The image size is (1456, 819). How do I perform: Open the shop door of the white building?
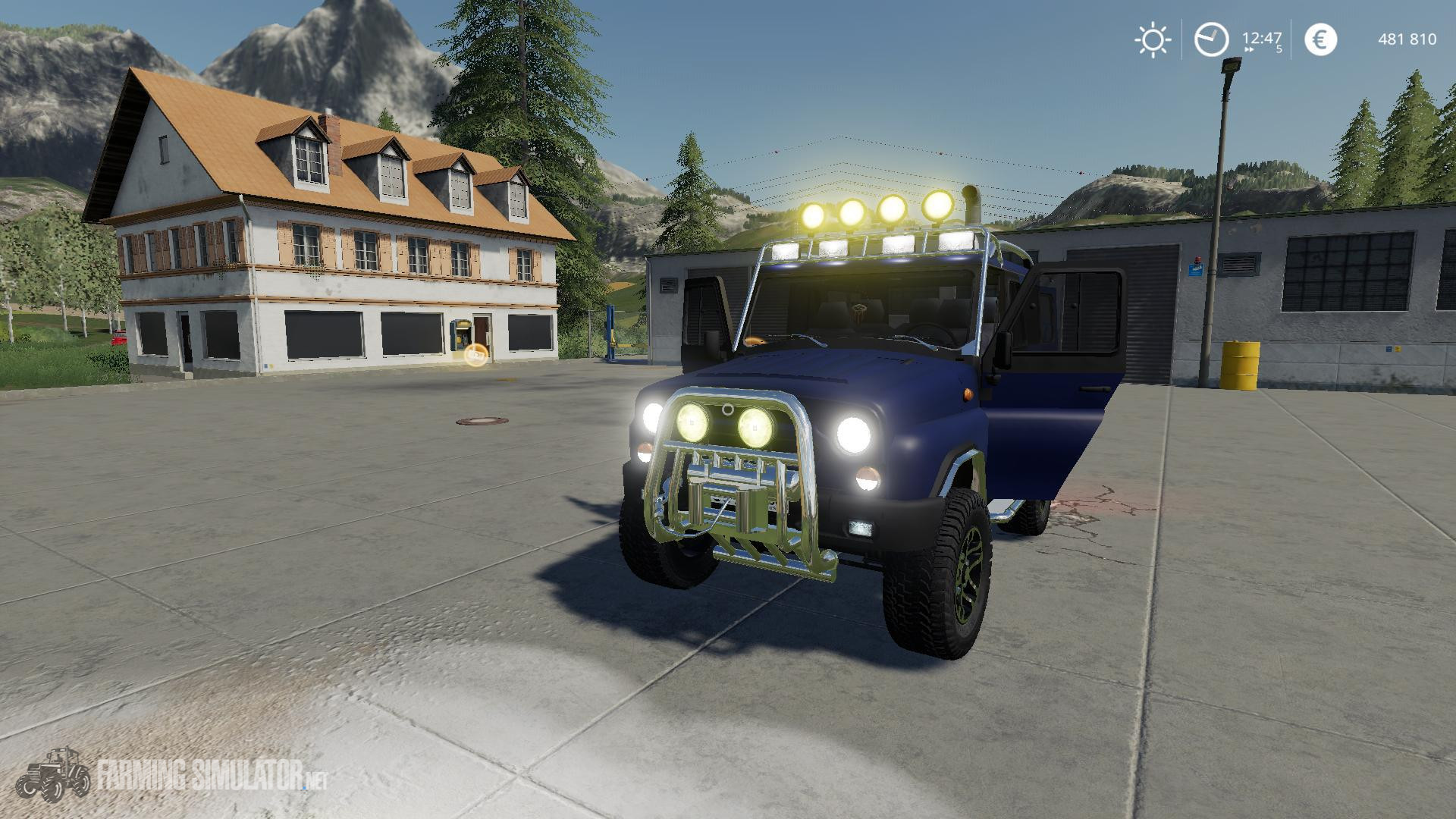pos(479,330)
